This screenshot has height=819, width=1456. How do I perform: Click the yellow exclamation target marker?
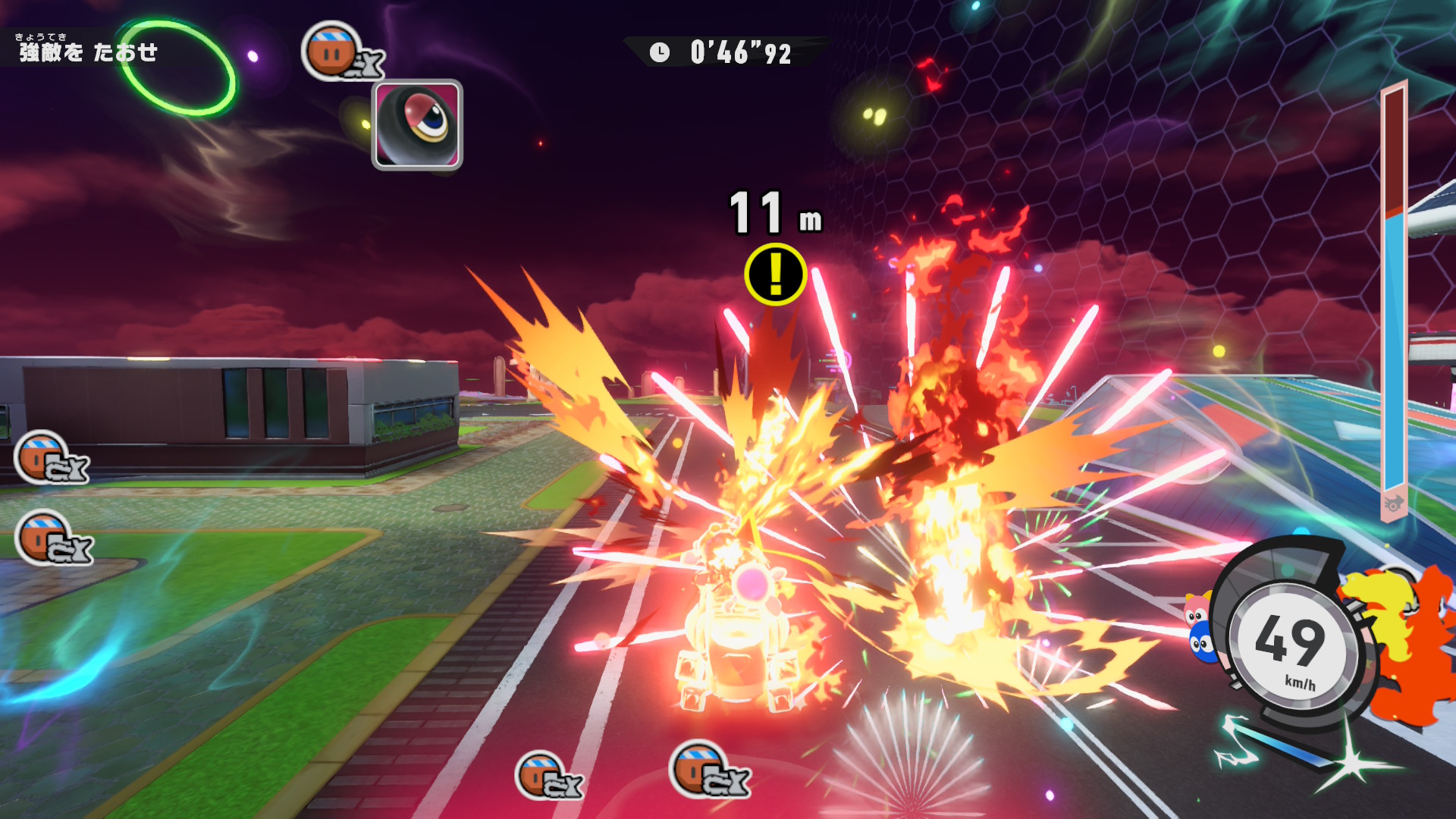pos(775,274)
